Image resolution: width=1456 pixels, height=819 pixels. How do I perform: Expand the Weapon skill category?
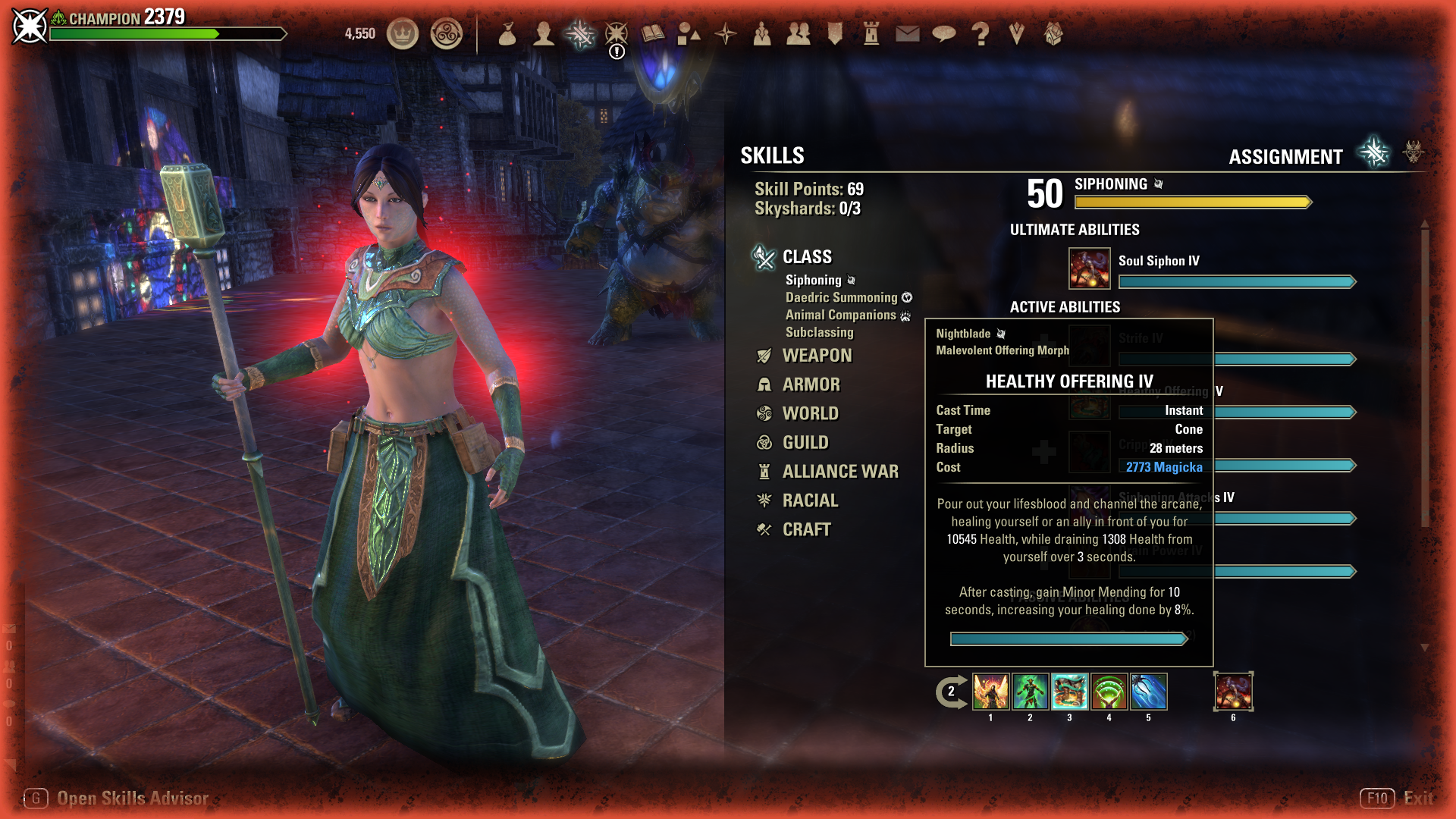817,356
